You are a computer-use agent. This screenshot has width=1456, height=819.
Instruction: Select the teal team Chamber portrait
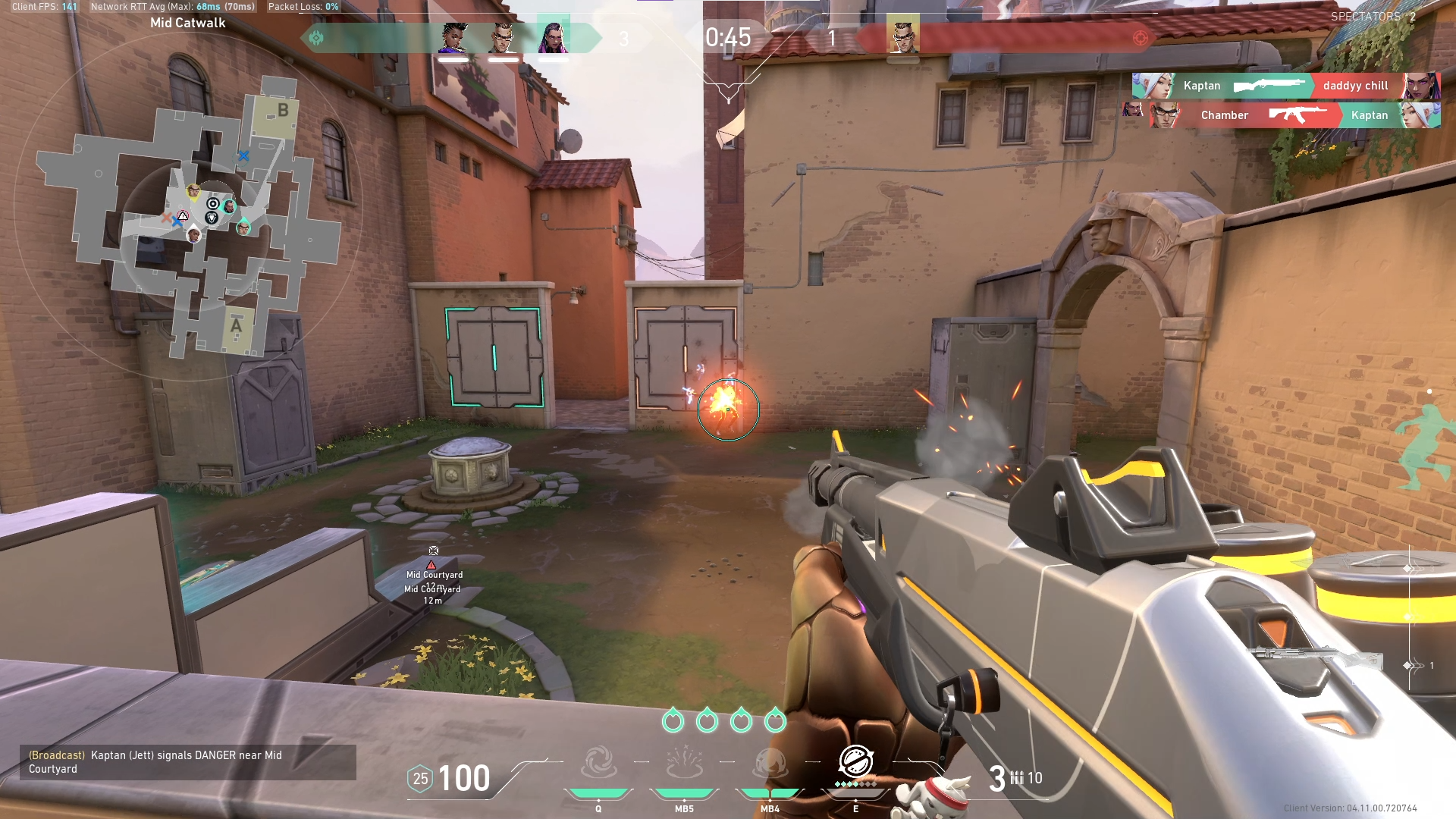click(503, 38)
